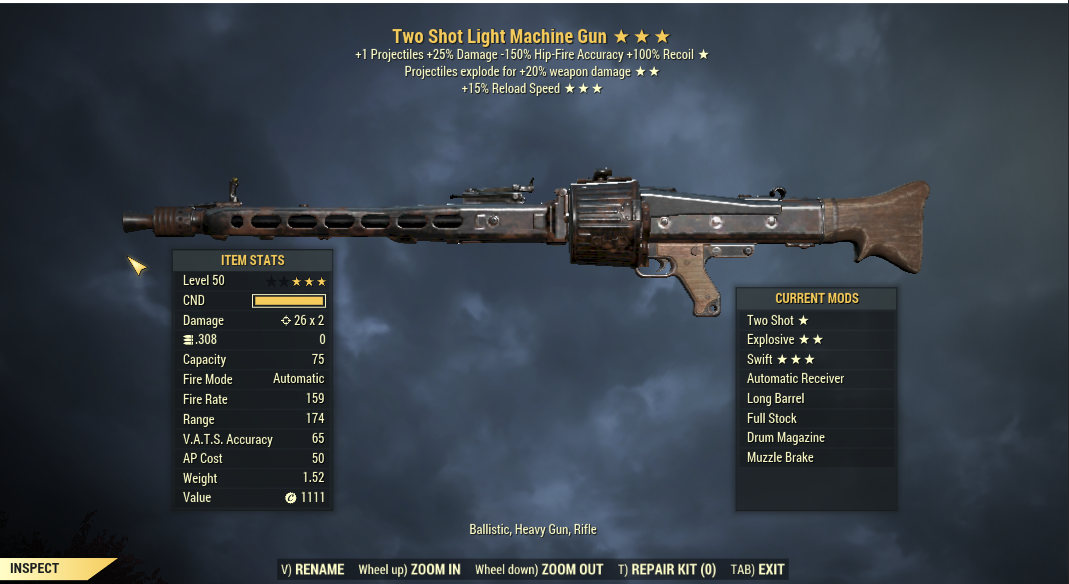
Task: Exit the inspect screen
Action: [758, 570]
